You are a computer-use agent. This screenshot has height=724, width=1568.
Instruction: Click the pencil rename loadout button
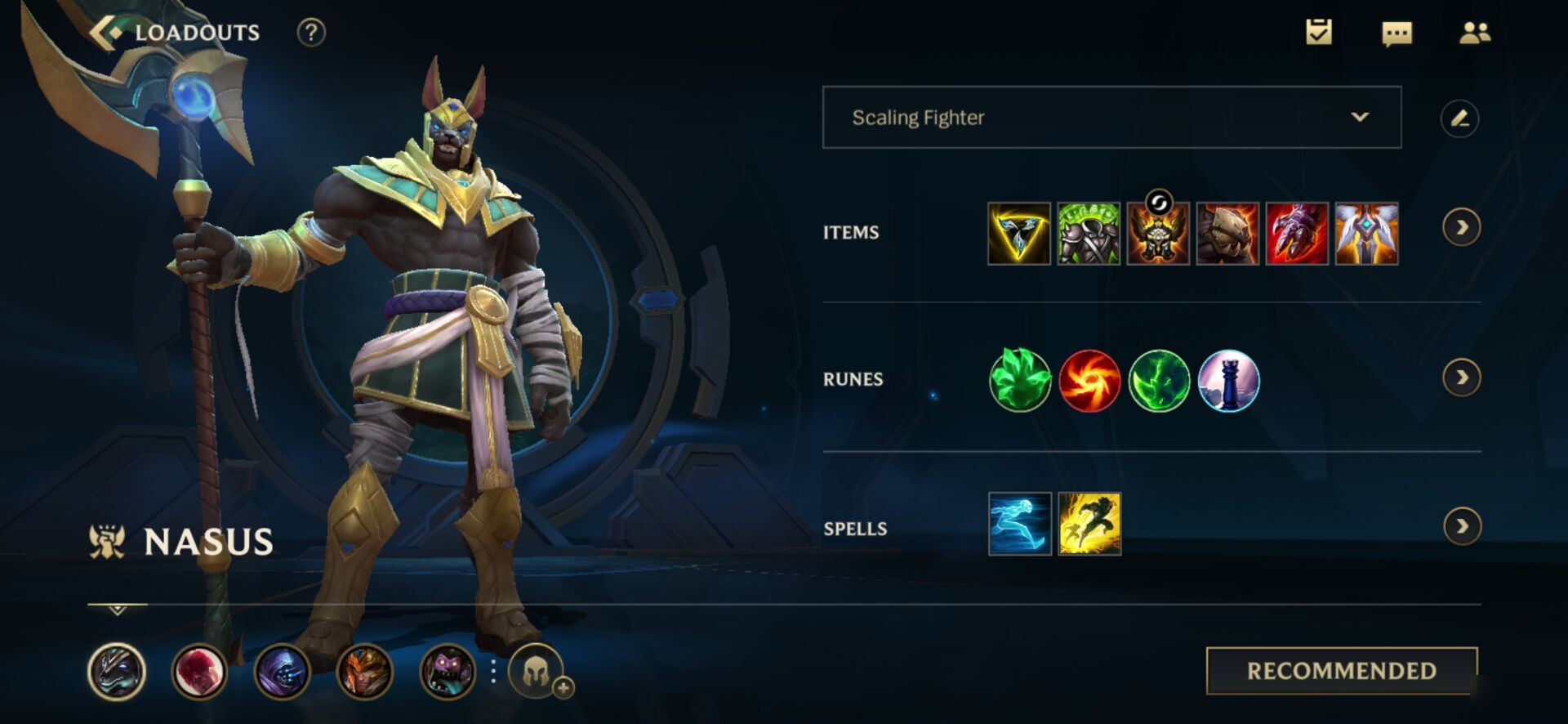1459,118
